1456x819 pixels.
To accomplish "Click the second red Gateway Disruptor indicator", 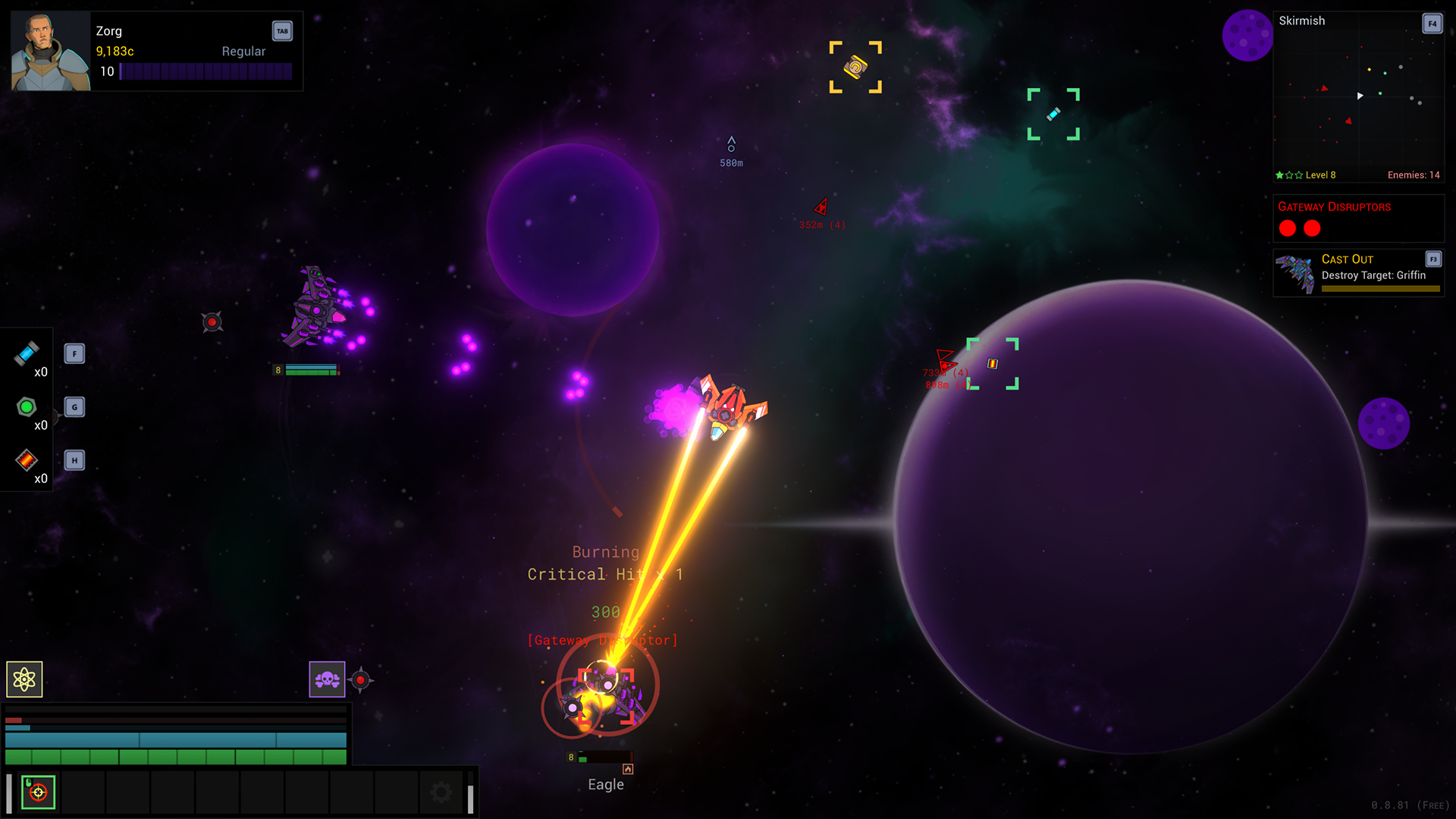I will tap(1312, 228).
